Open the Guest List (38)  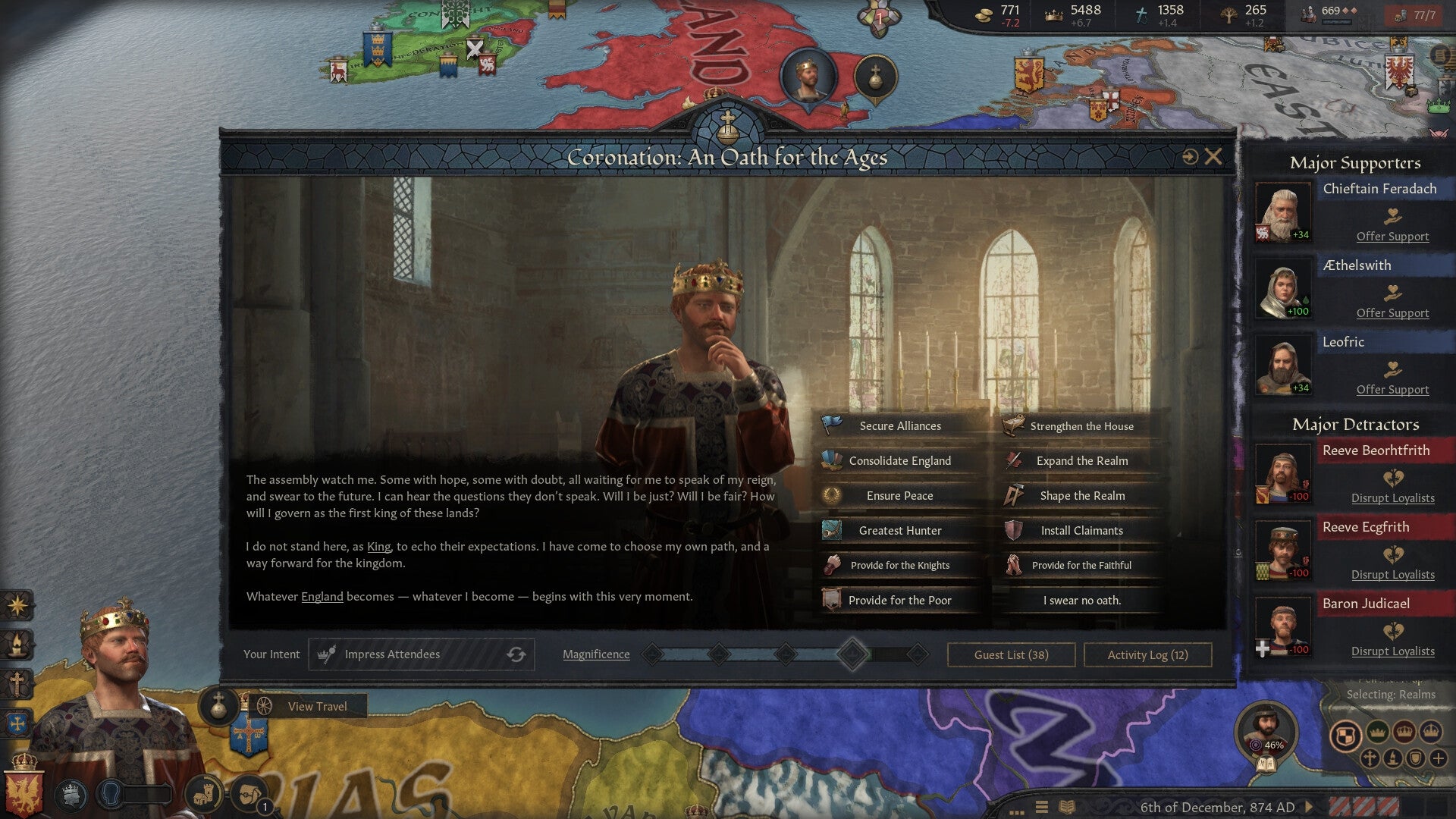click(1011, 654)
